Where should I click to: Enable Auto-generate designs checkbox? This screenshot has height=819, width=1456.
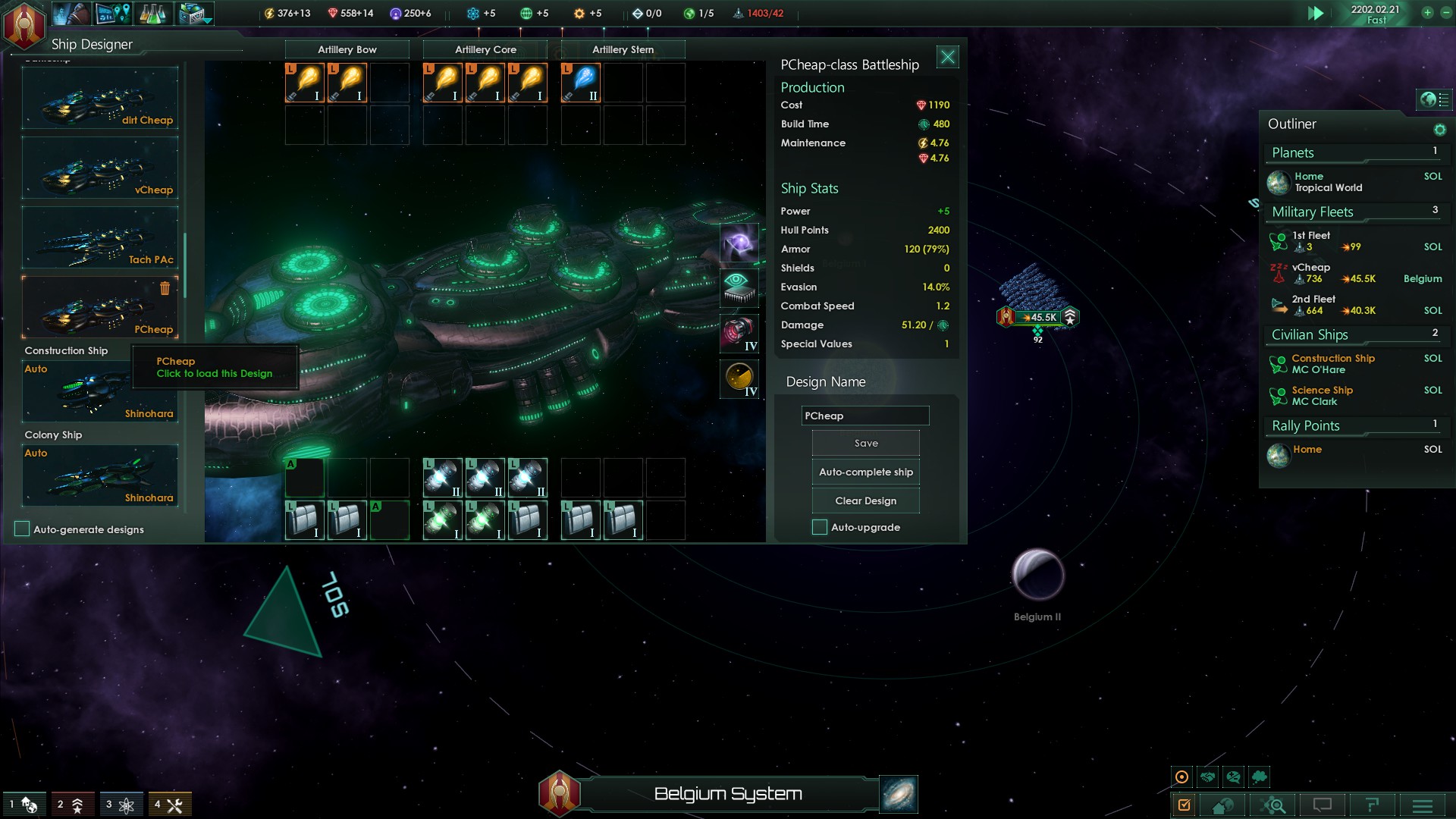[22, 529]
